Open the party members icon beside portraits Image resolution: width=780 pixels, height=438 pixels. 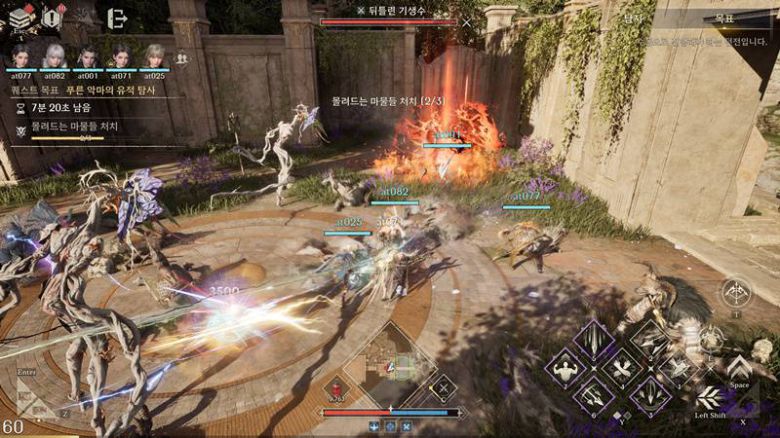(x=181, y=59)
